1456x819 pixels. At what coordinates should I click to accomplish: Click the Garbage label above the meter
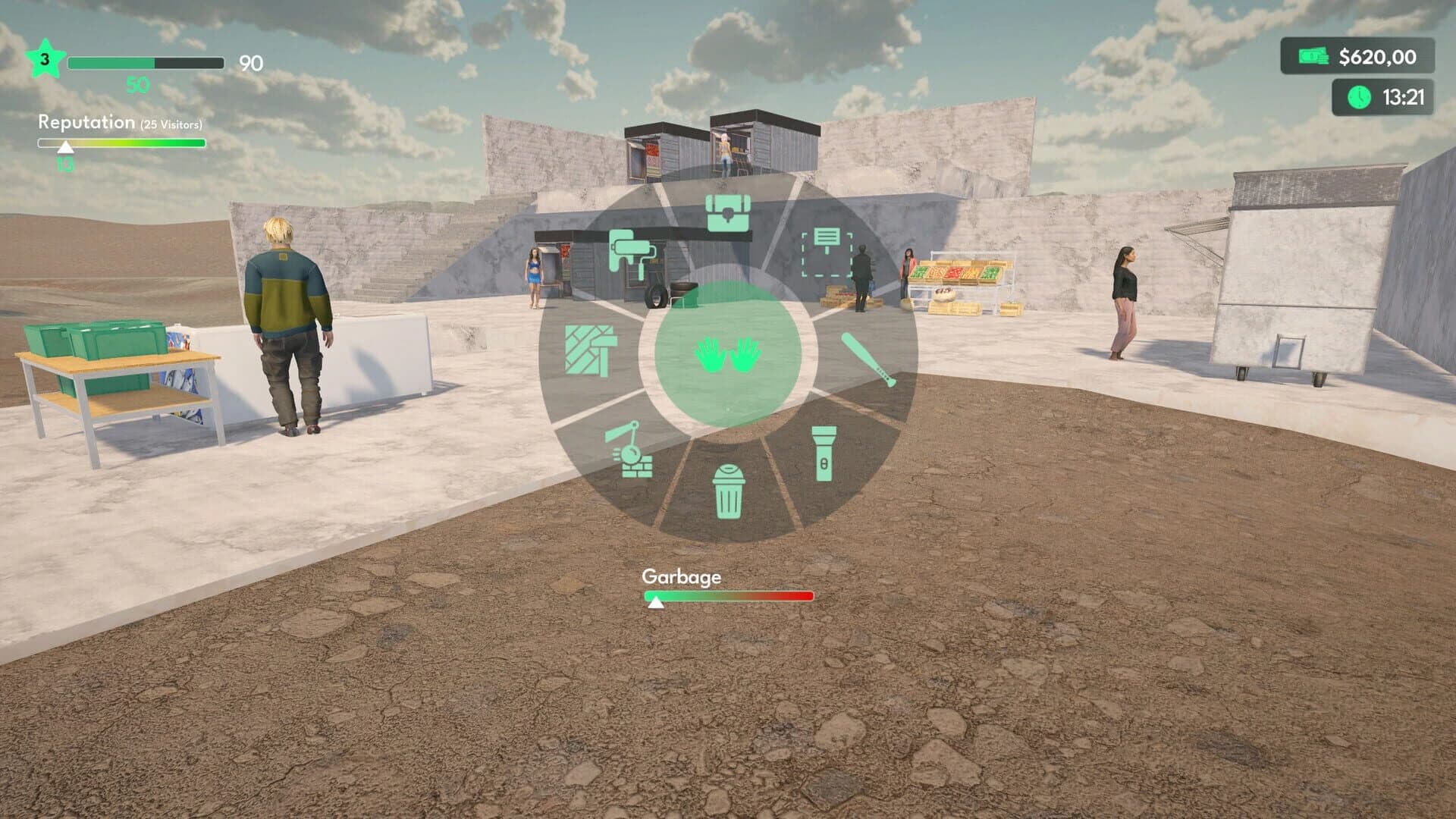click(681, 577)
